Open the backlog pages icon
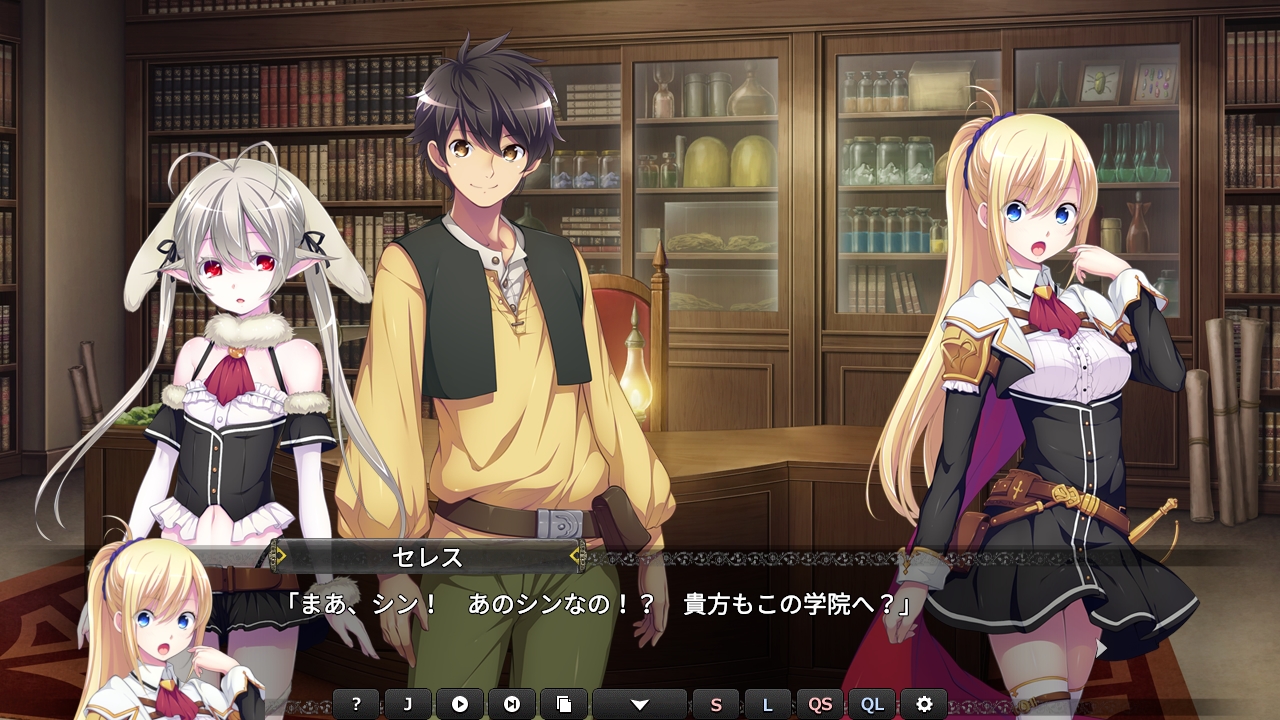The height and width of the screenshot is (720, 1280). coord(564,704)
